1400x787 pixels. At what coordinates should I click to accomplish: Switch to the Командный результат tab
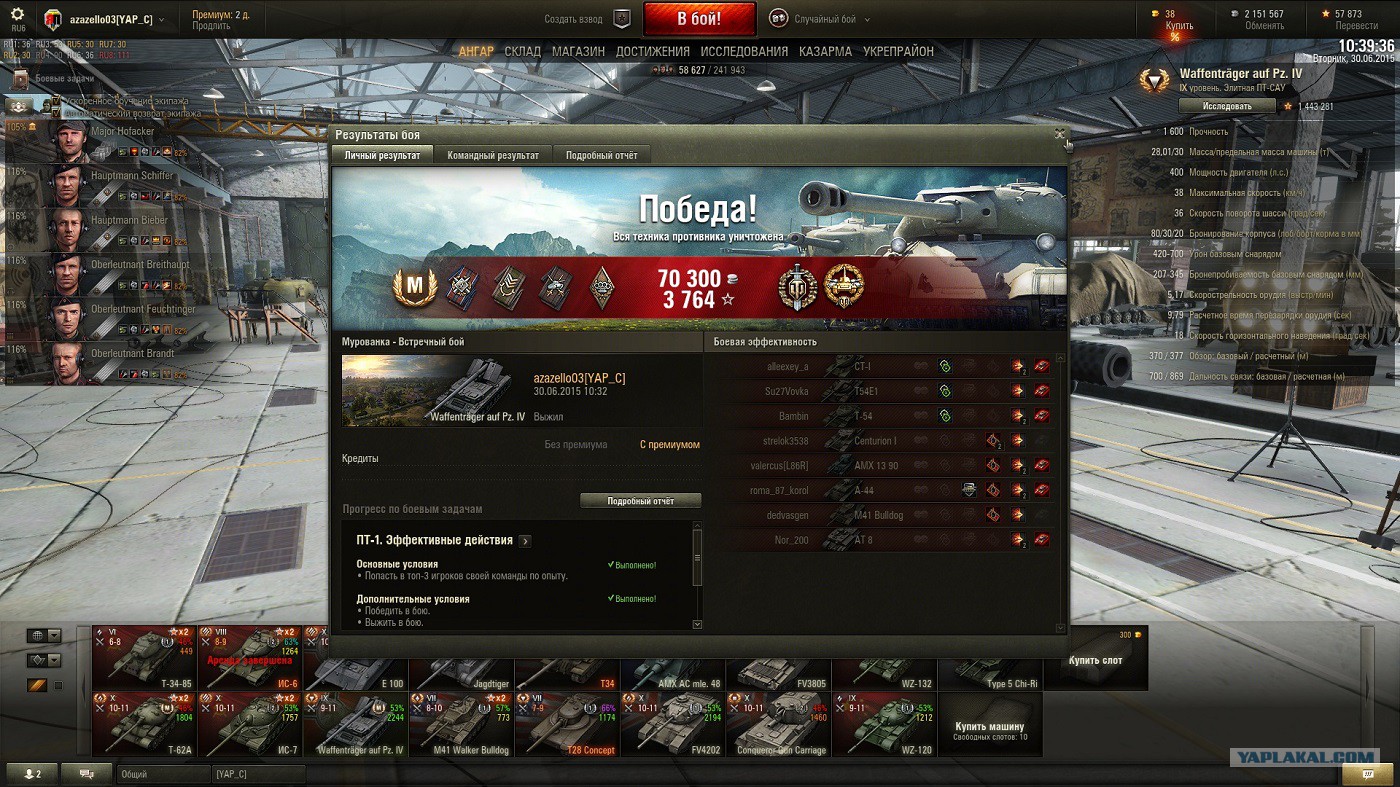(492, 155)
